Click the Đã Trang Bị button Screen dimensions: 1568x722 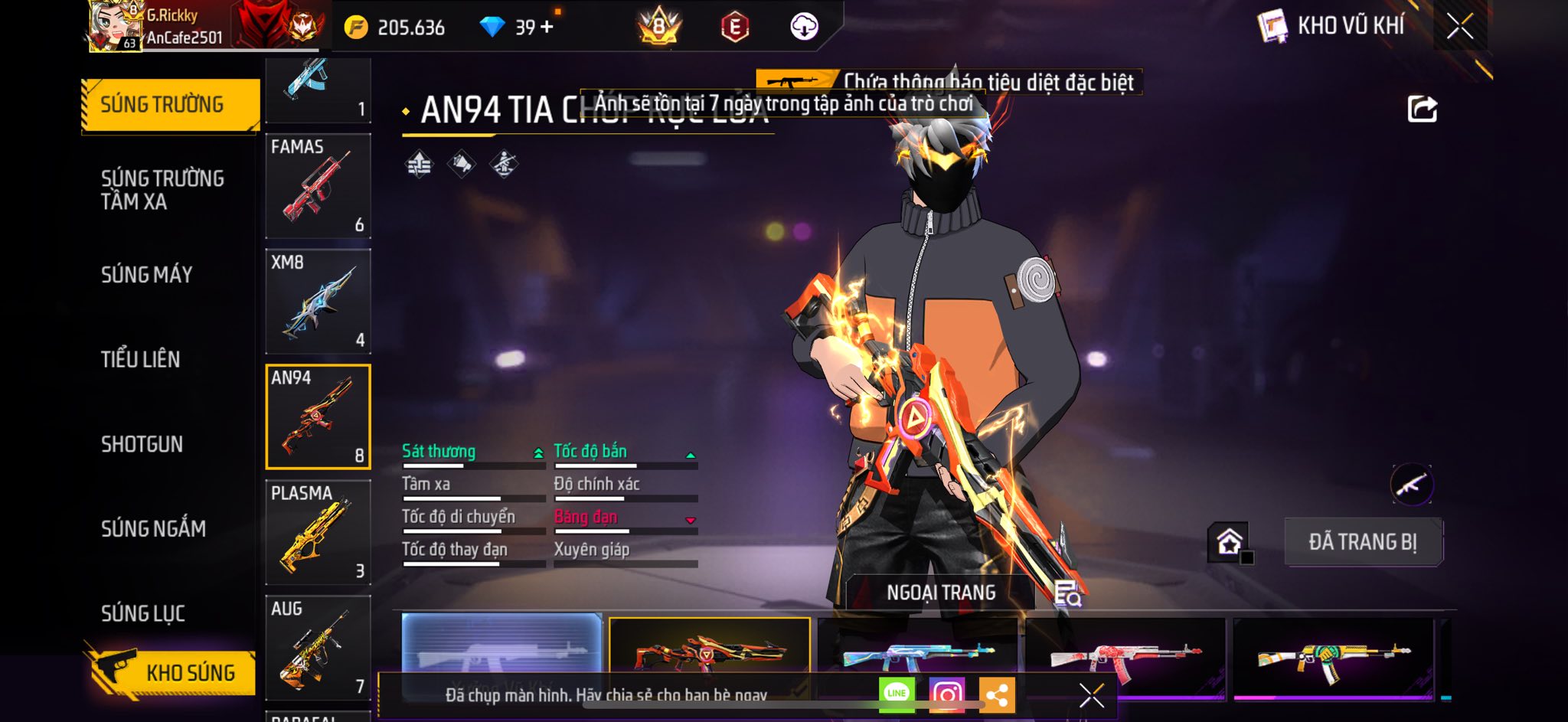click(1363, 542)
